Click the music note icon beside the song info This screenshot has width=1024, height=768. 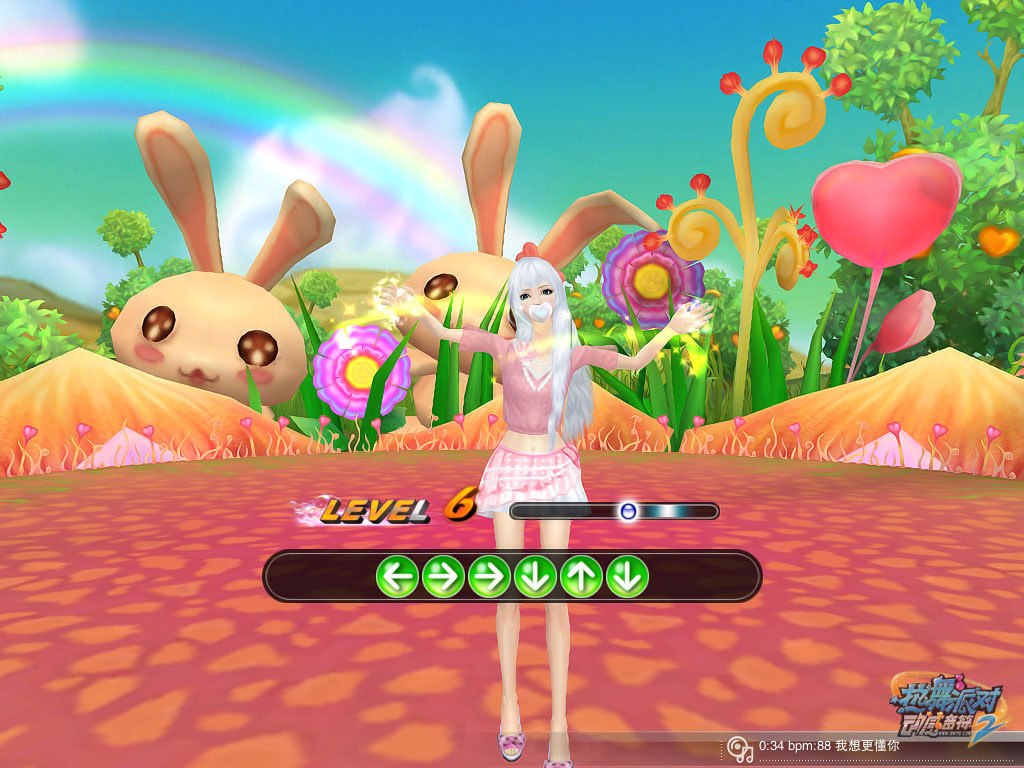pos(739,747)
